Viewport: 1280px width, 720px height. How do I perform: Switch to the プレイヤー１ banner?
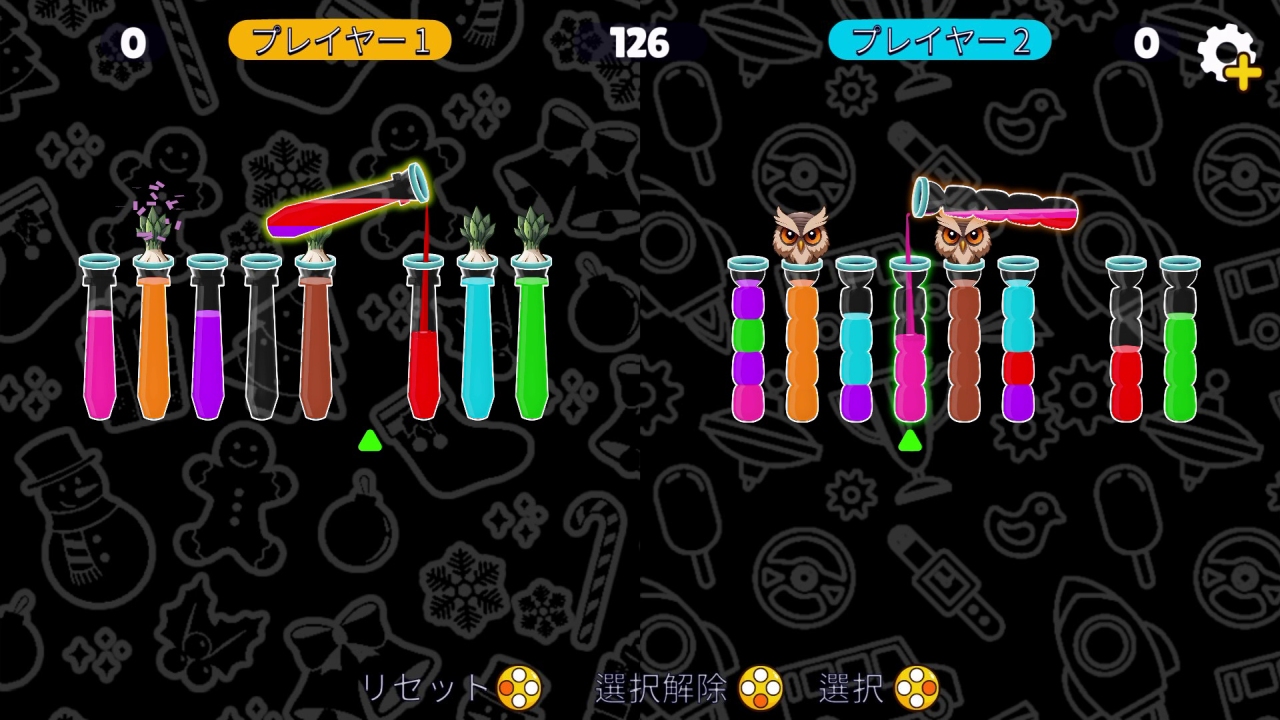tap(341, 41)
